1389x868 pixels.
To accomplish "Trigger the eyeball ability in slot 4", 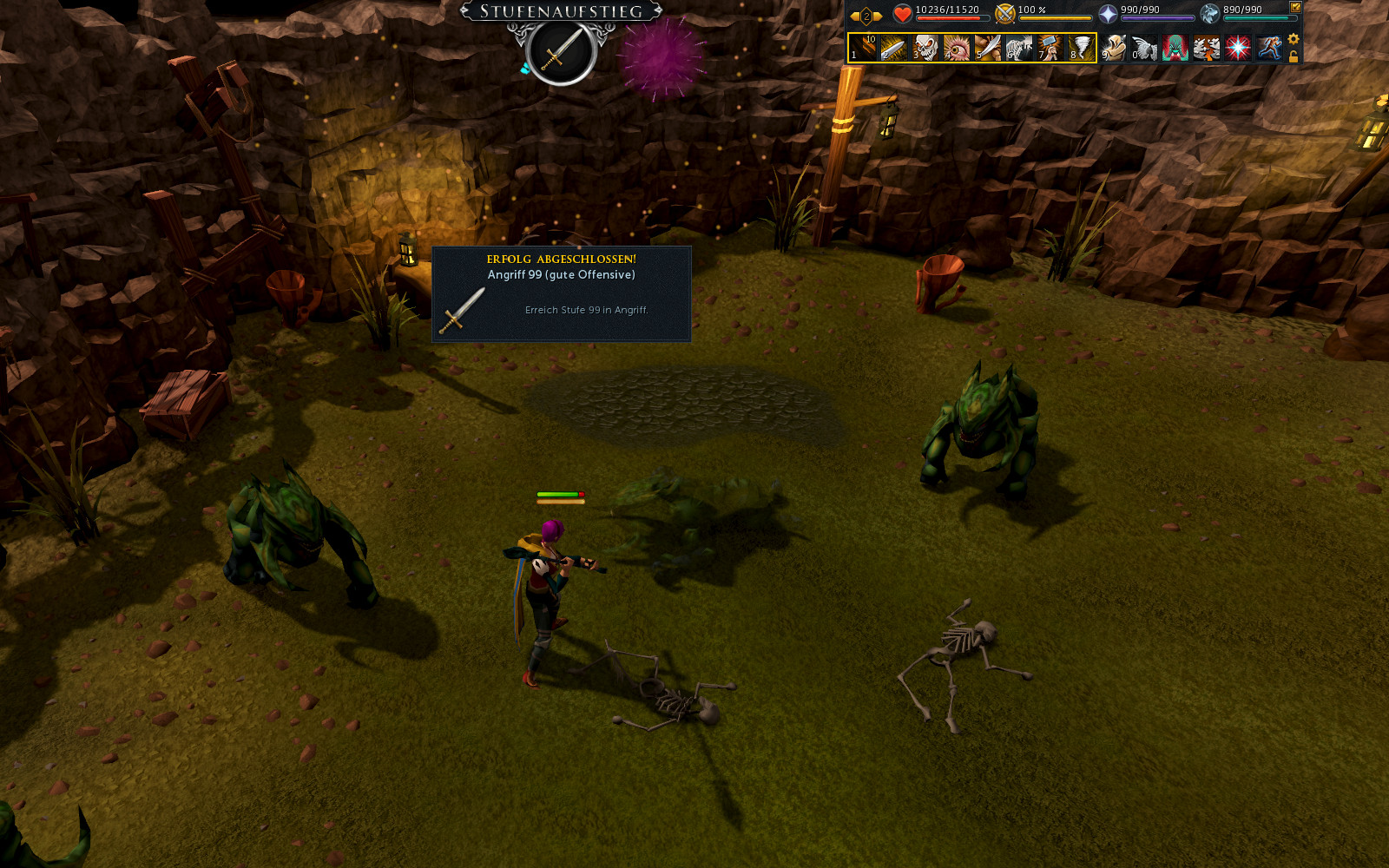I will [x=957, y=48].
